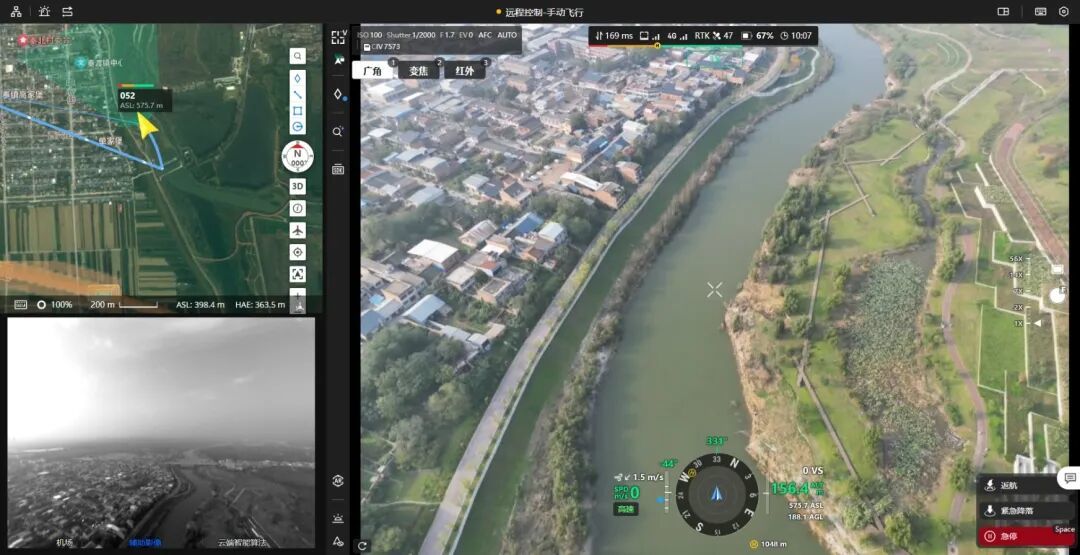Open the hierarchy tree icon at top-left
Screen dimensions: 1080x555
click(16, 11)
